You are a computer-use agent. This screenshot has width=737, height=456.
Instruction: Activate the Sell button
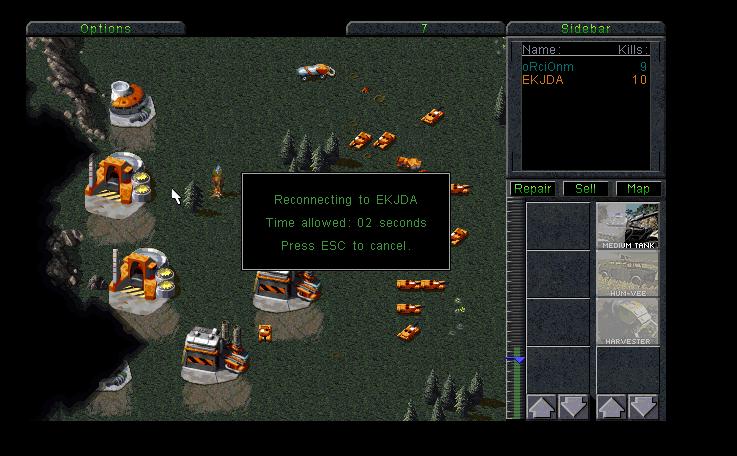[585, 188]
